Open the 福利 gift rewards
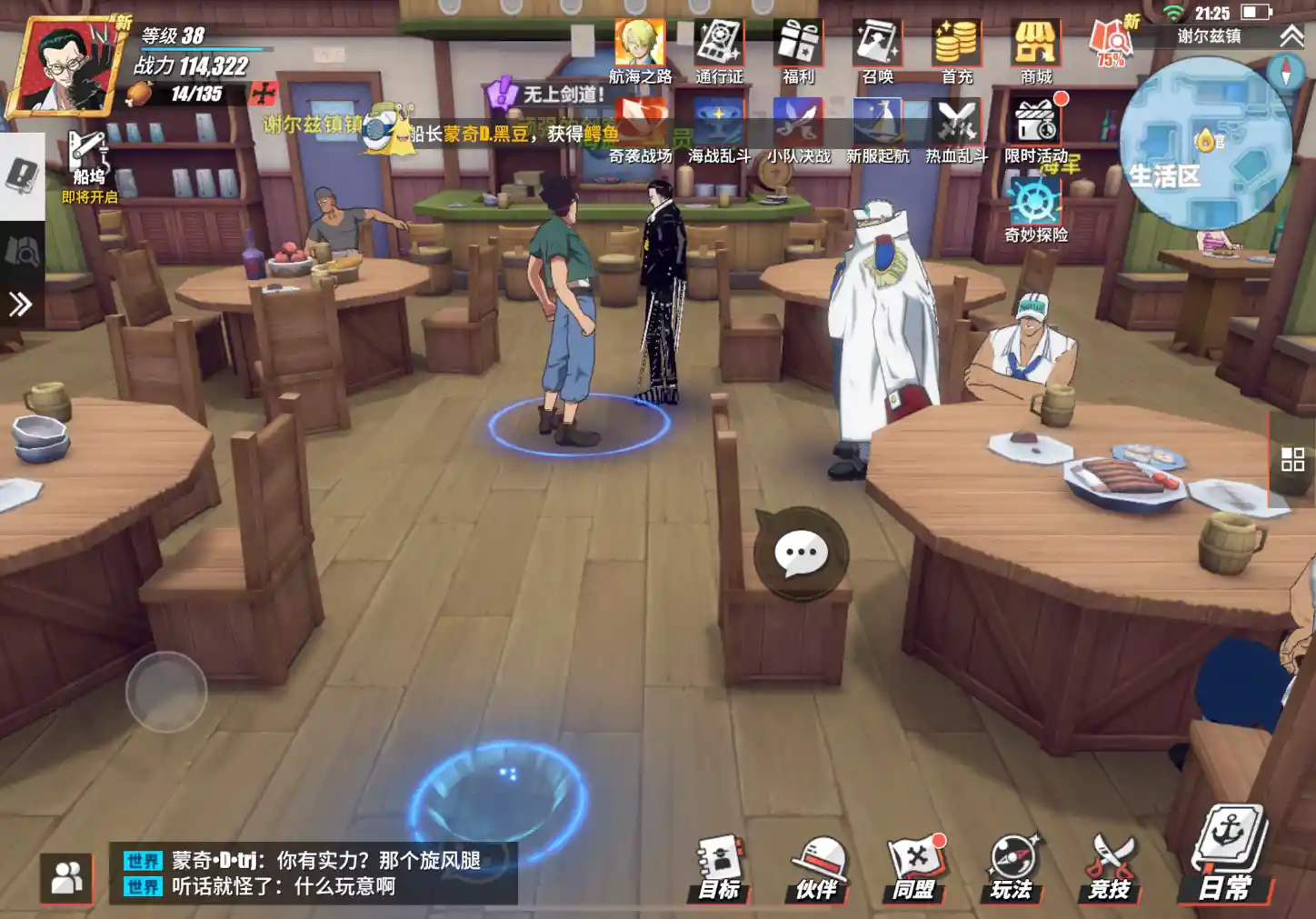The width and height of the screenshot is (1316, 919). point(798,51)
